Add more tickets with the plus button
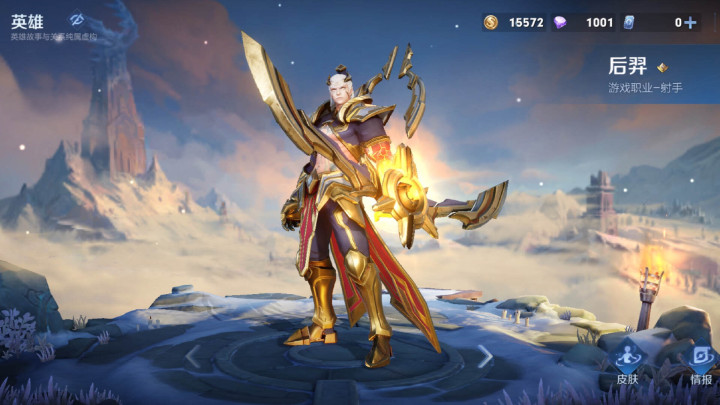This screenshot has height=405, width=720. pos(690,22)
